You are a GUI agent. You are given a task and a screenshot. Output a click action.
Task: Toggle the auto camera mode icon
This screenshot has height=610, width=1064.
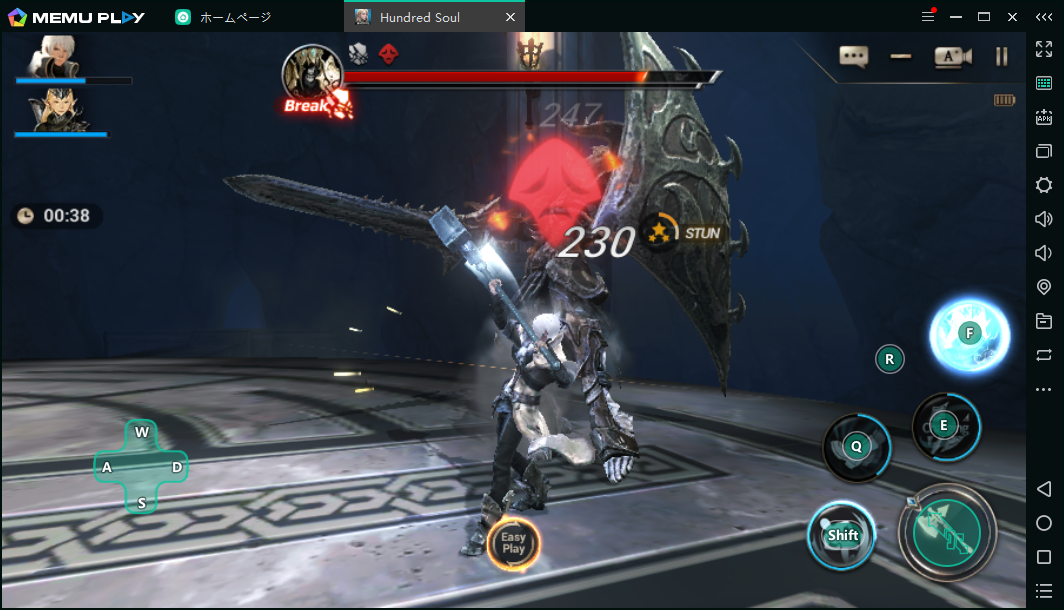952,57
